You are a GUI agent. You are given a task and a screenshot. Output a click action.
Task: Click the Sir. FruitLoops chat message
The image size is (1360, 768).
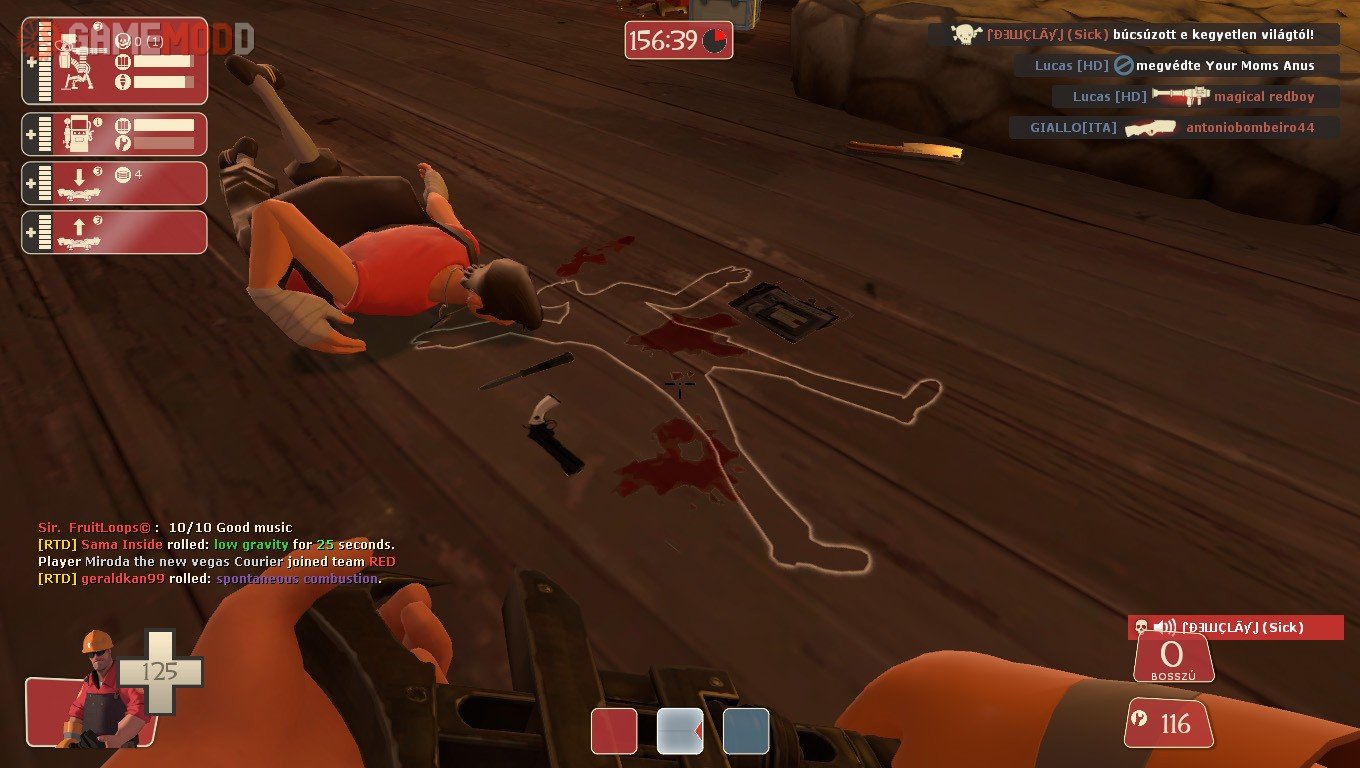(165, 527)
